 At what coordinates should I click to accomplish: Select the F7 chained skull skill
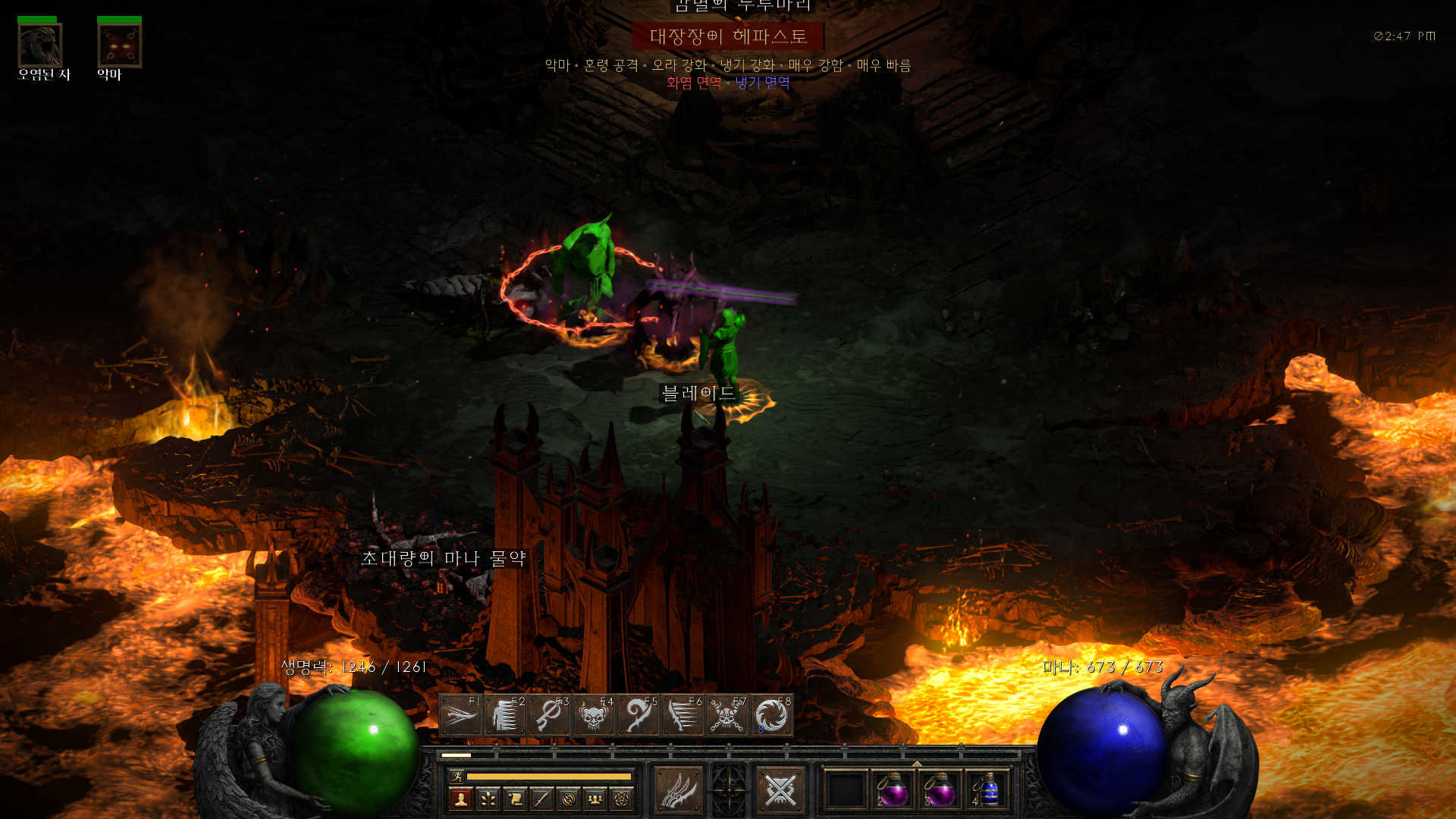pos(726,714)
